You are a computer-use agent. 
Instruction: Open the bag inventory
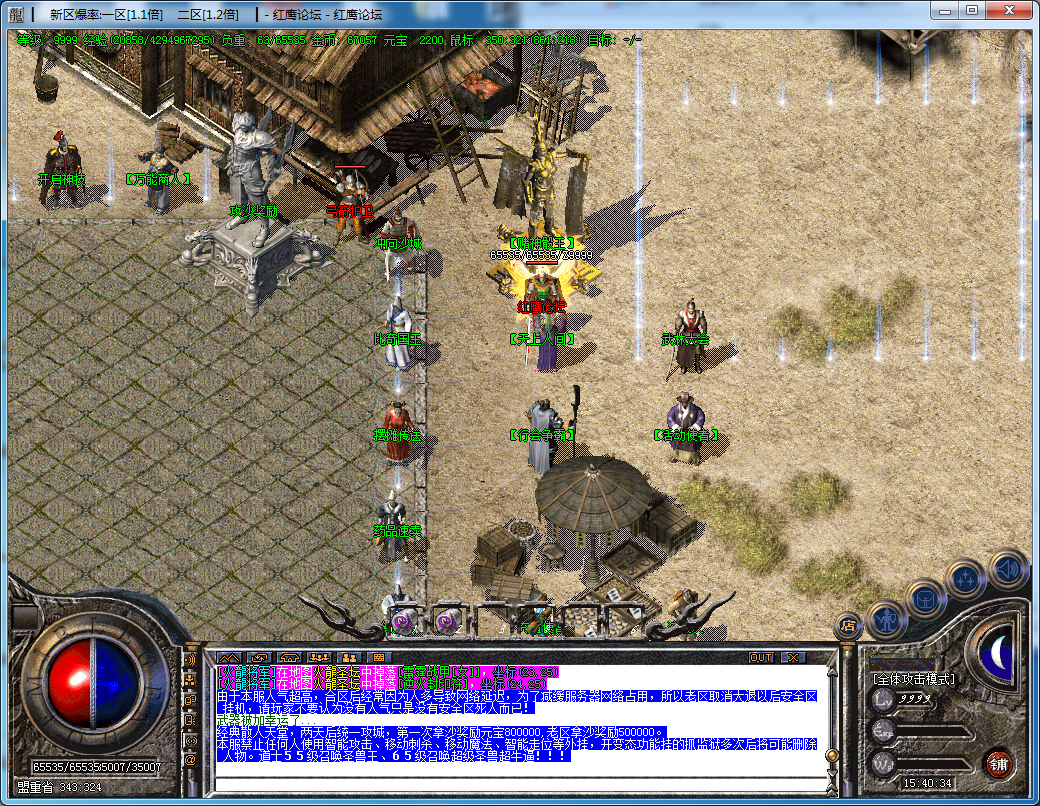click(926, 599)
